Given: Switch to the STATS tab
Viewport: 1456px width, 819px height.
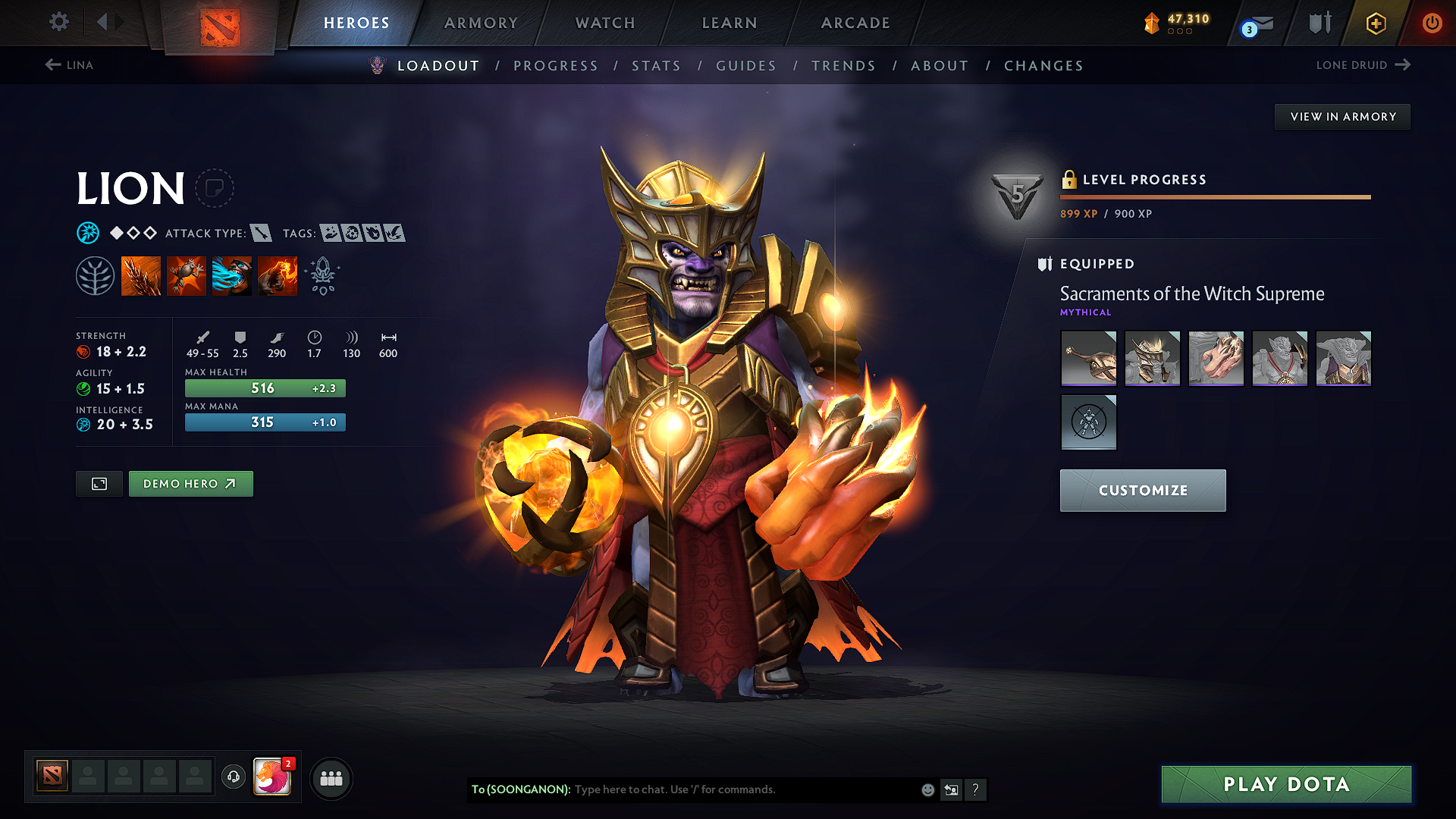Looking at the screenshot, I should coord(656,66).
